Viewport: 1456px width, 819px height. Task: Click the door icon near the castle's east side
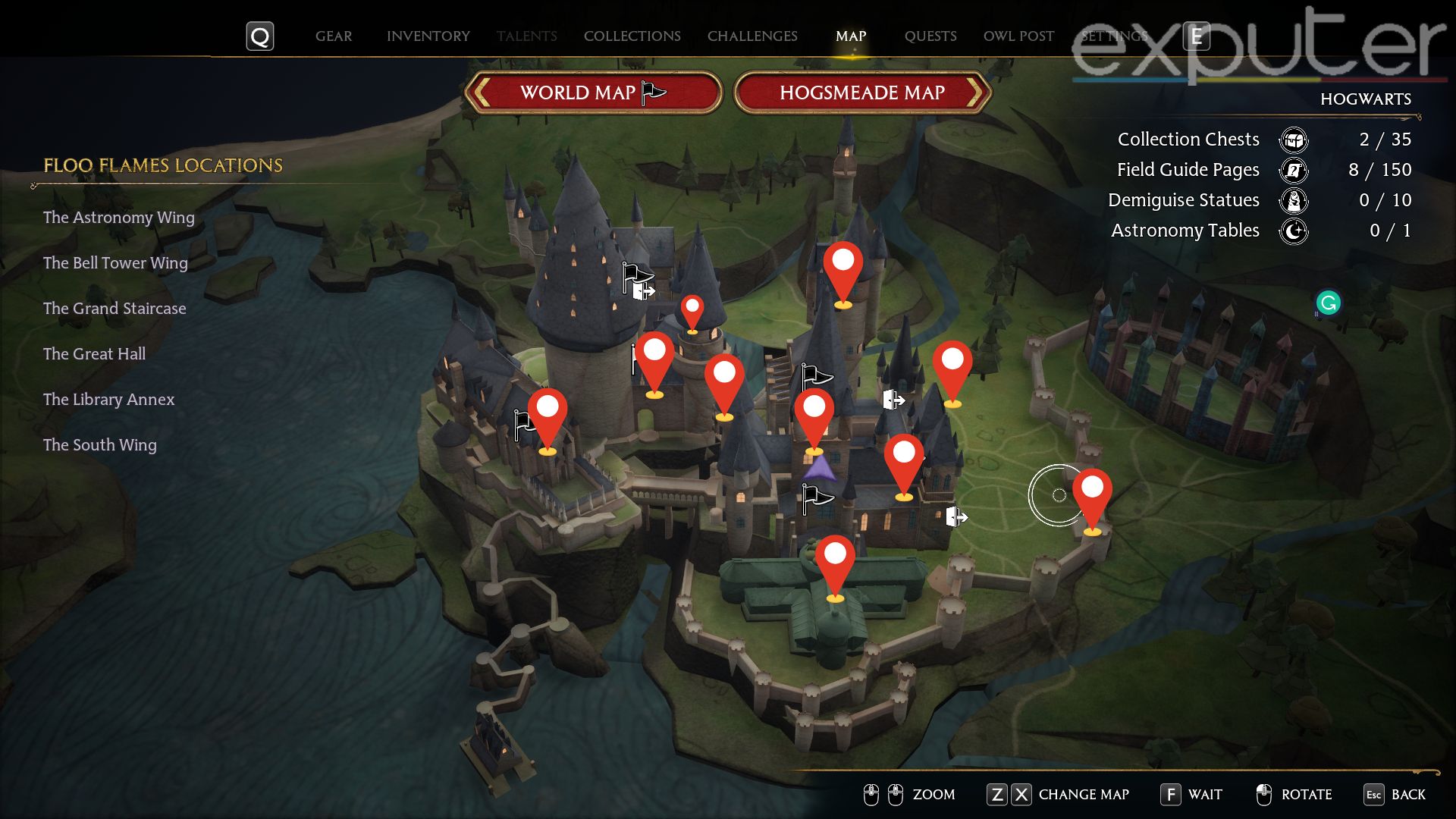pyautogui.click(x=957, y=517)
